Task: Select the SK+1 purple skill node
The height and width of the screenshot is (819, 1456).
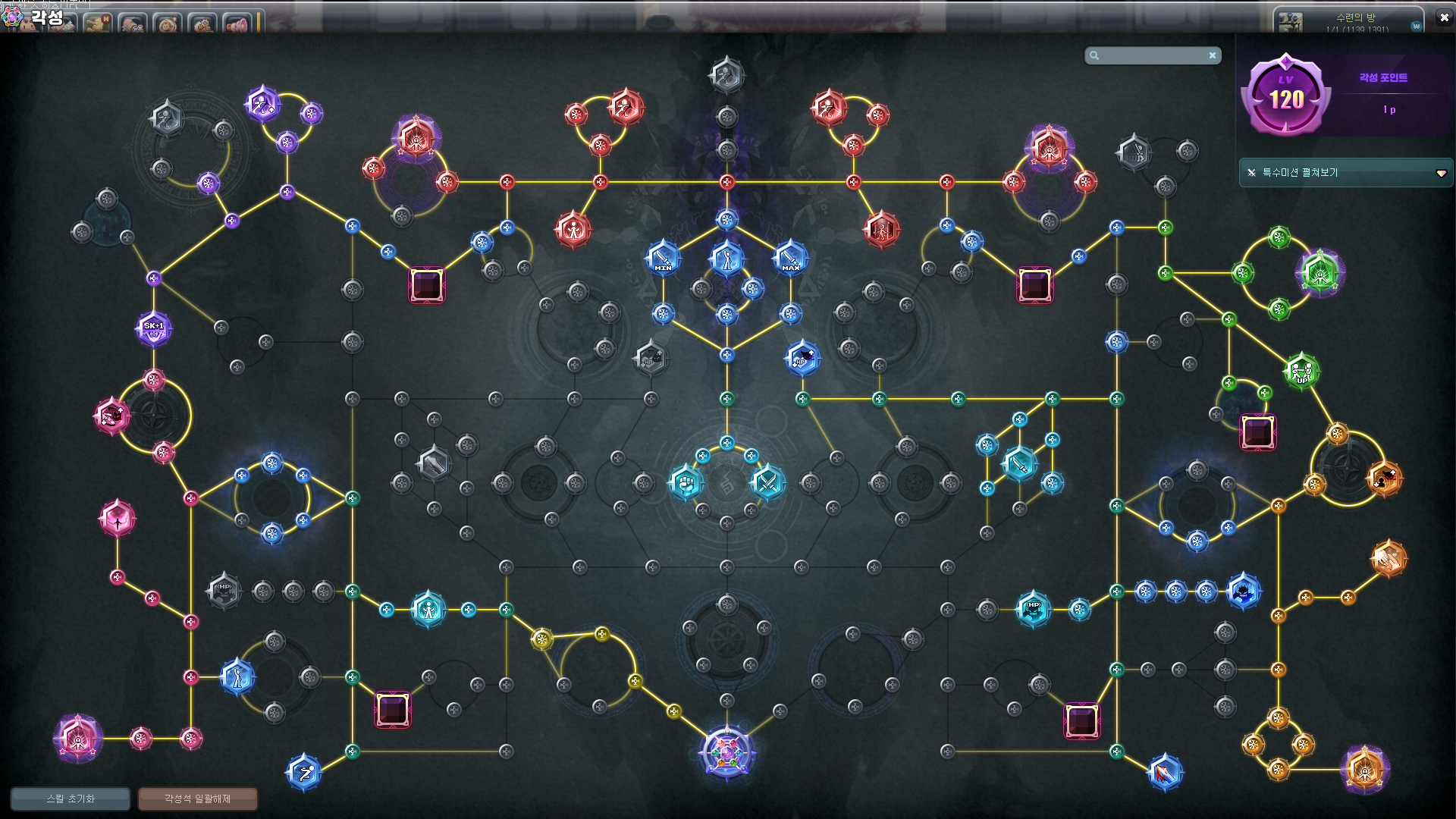Action: pos(154,329)
